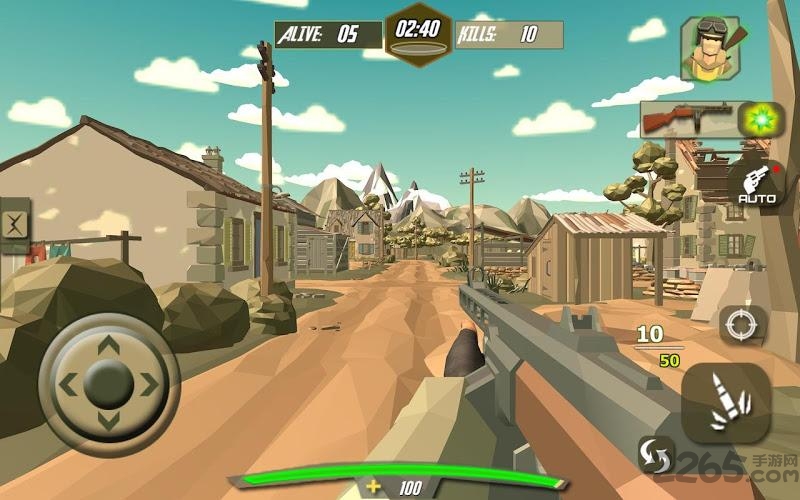Toggle the AUTO fire mode
Screen dimensions: 800x500
point(757,184)
